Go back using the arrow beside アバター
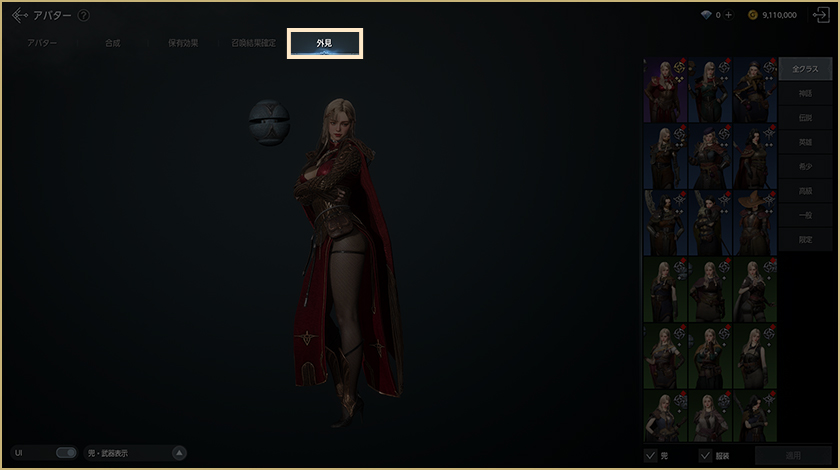 tap(19, 15)
